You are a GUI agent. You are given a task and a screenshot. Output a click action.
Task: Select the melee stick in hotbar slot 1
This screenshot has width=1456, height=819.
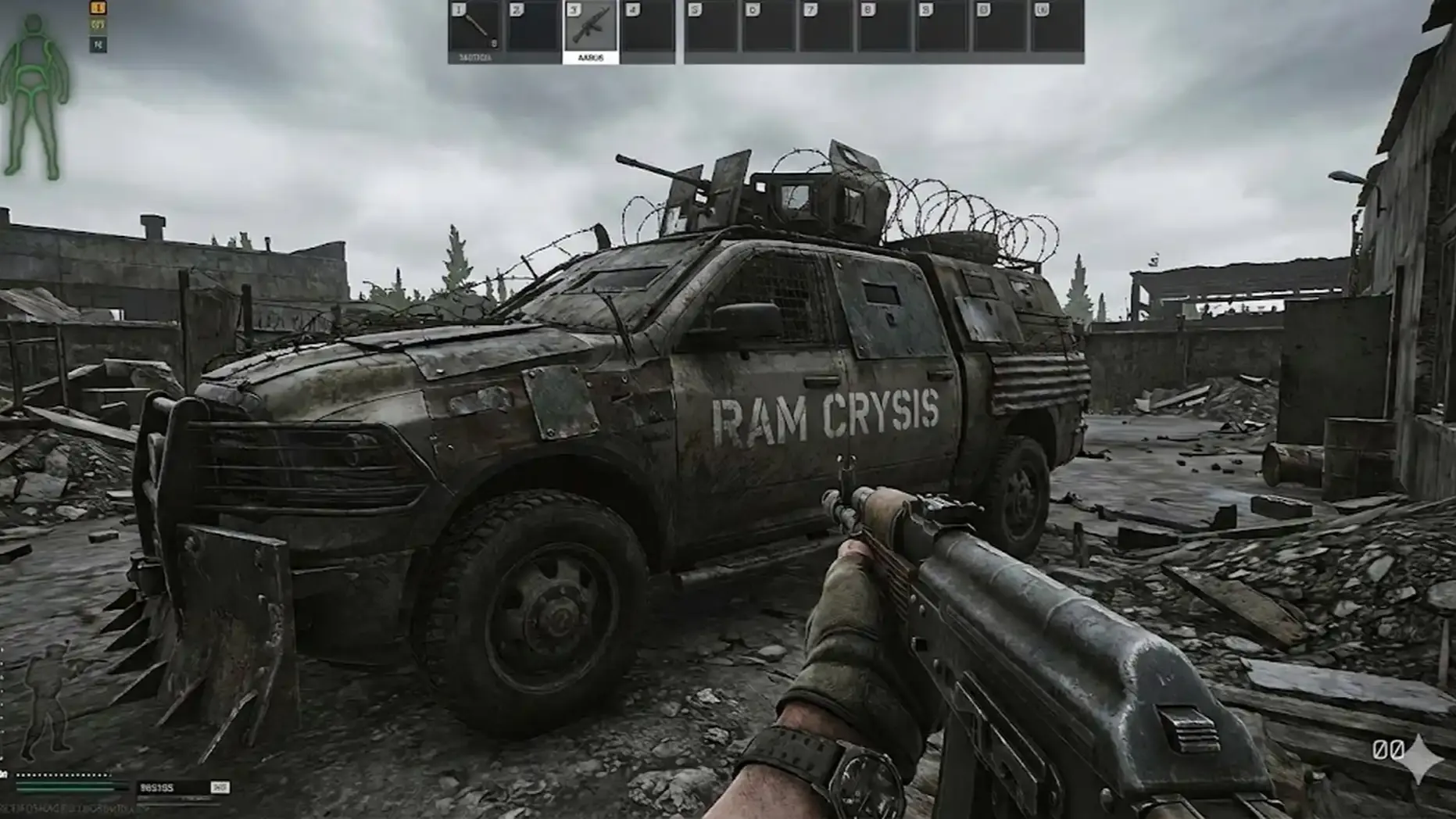click(x=475, y=30)
